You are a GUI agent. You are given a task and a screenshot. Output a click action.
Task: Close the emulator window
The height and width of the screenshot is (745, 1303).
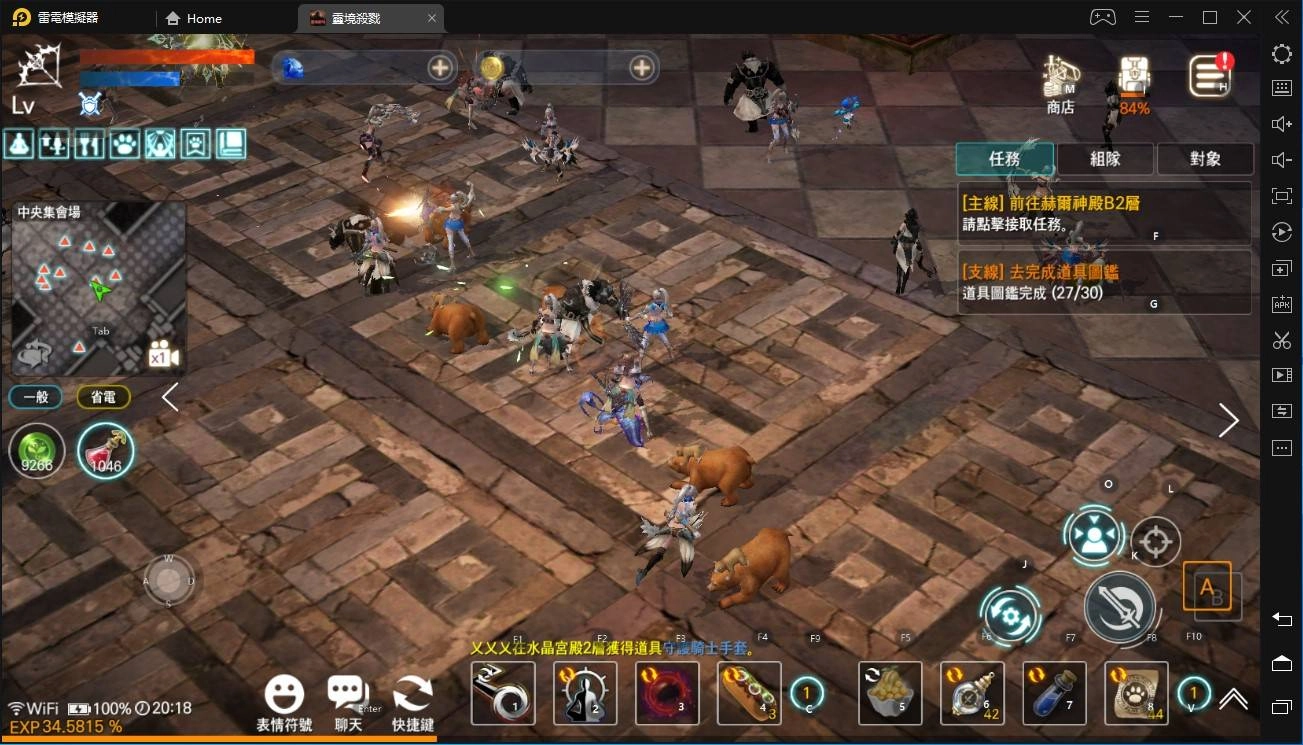1244,17
